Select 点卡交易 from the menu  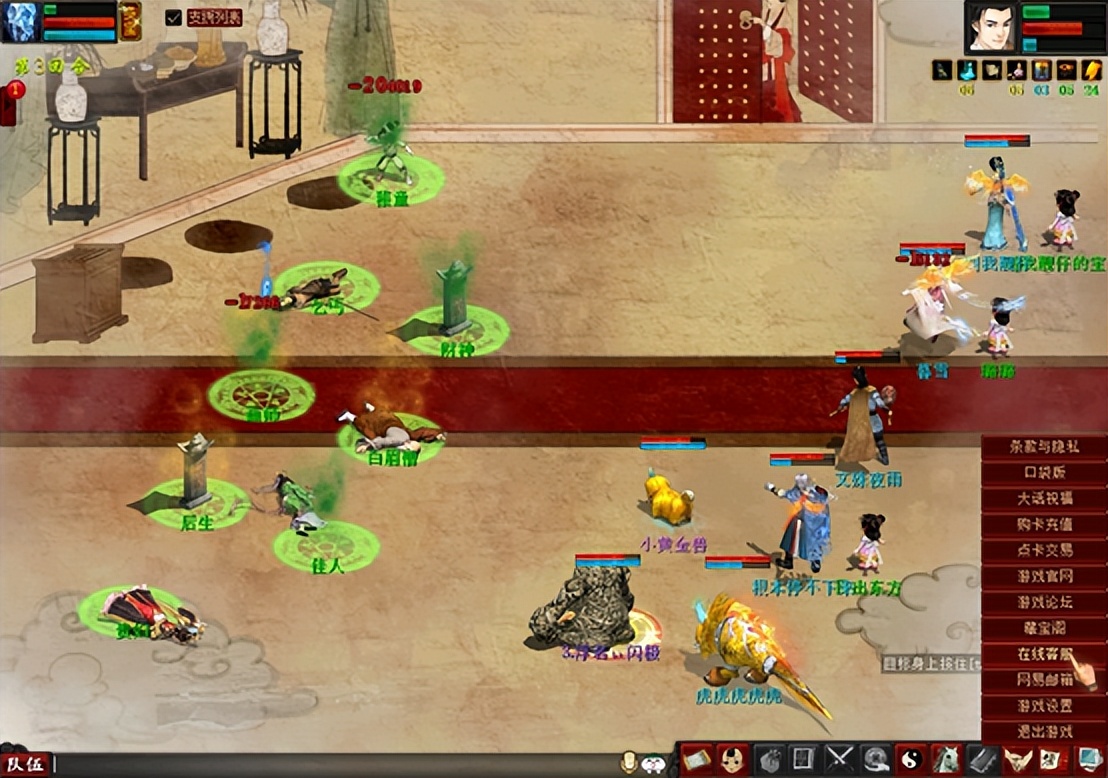click(1044, 550)
